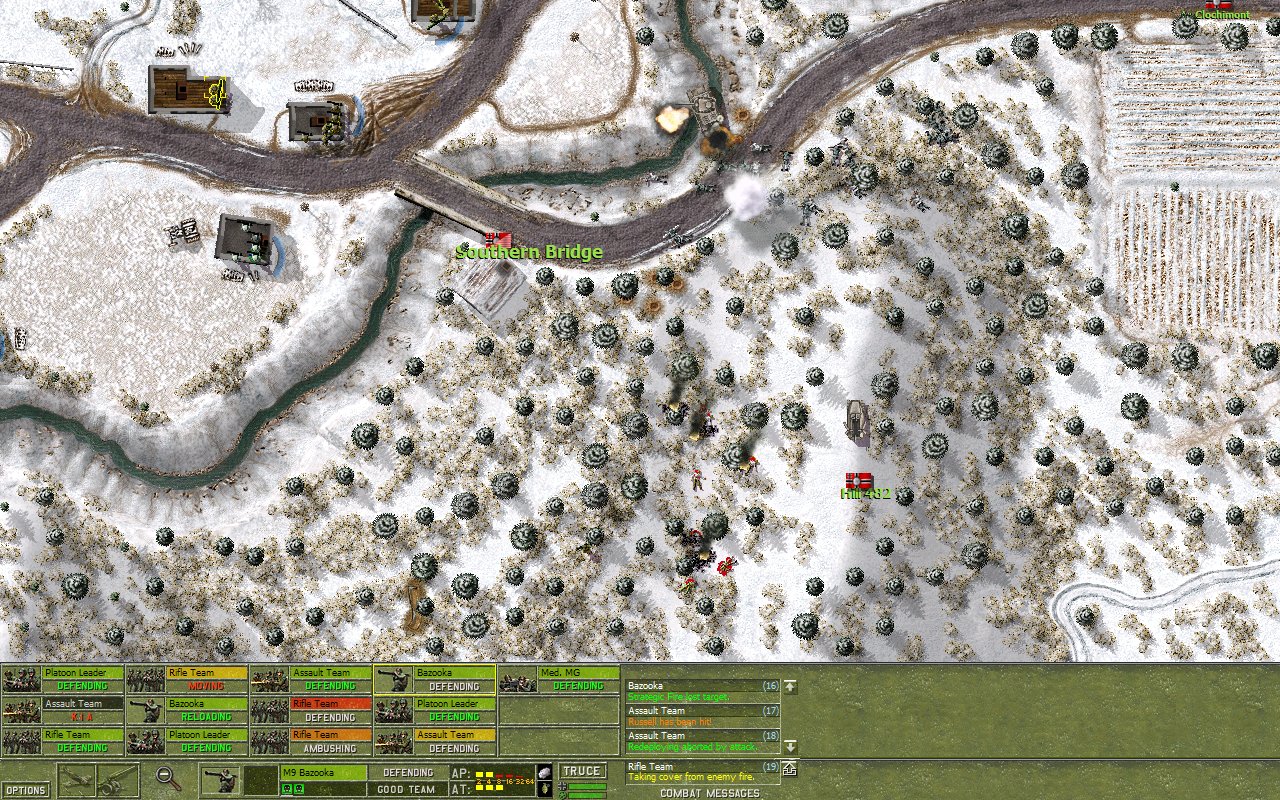This screenshot has width=1280, height=800.
Task: Choose the Bazooka team that is RELOADING
Action: click(x=187, y=710)
